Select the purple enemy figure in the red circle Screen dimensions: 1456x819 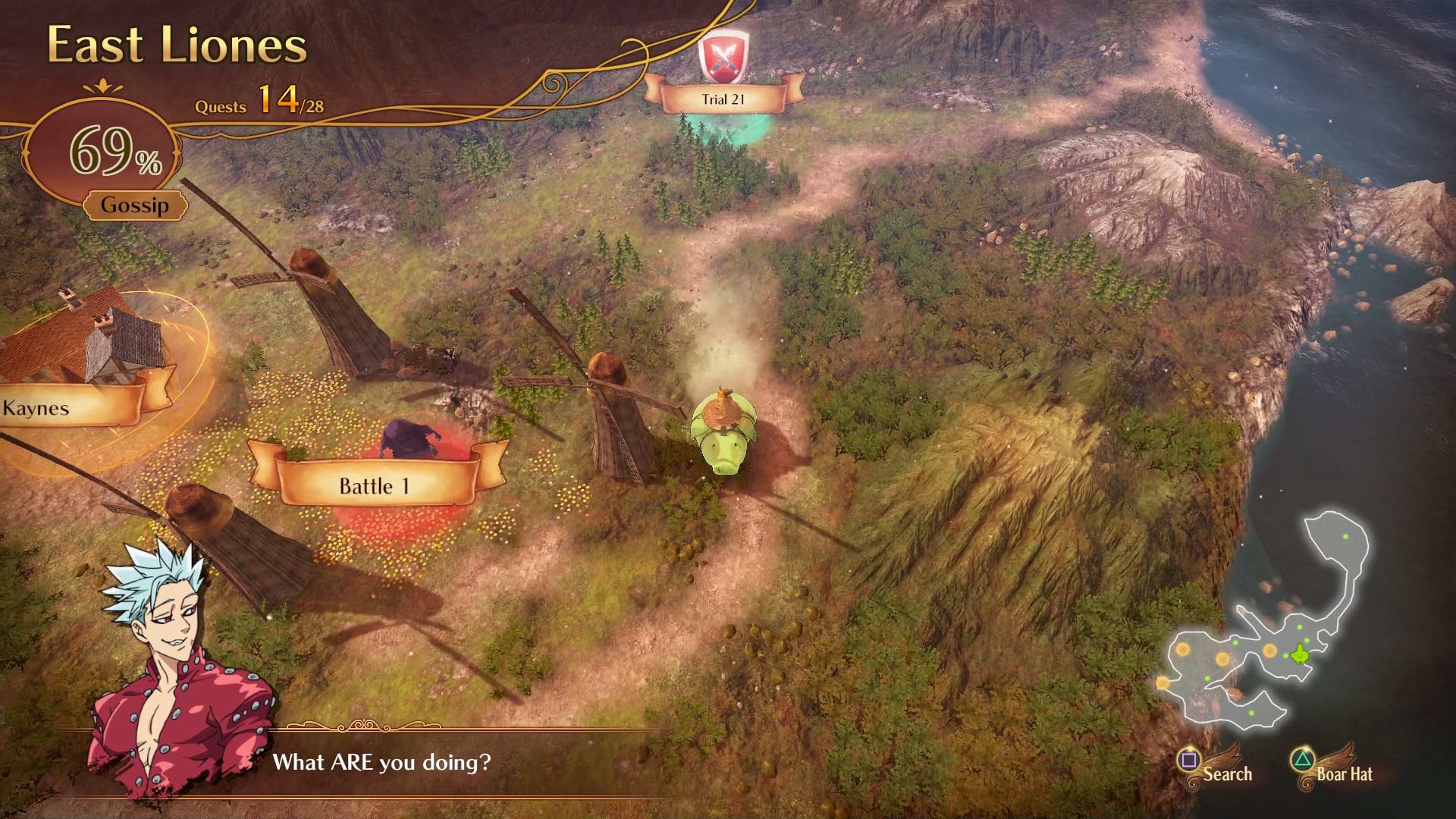pos(409,436)
